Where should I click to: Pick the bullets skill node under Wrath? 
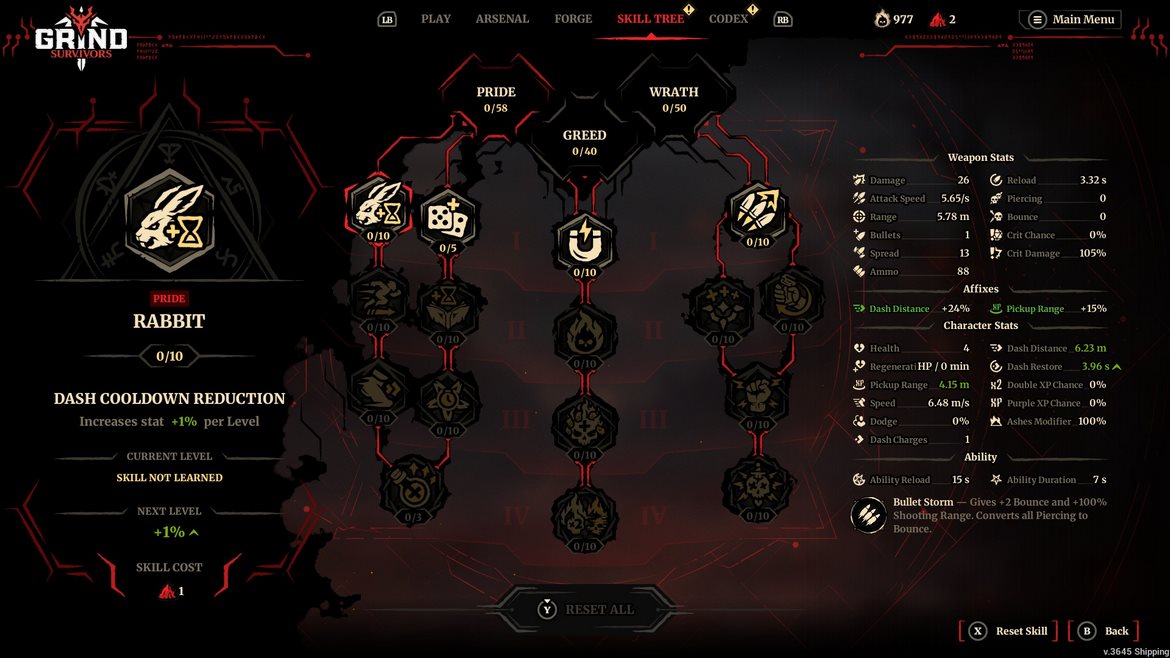(x=758, y=211)
